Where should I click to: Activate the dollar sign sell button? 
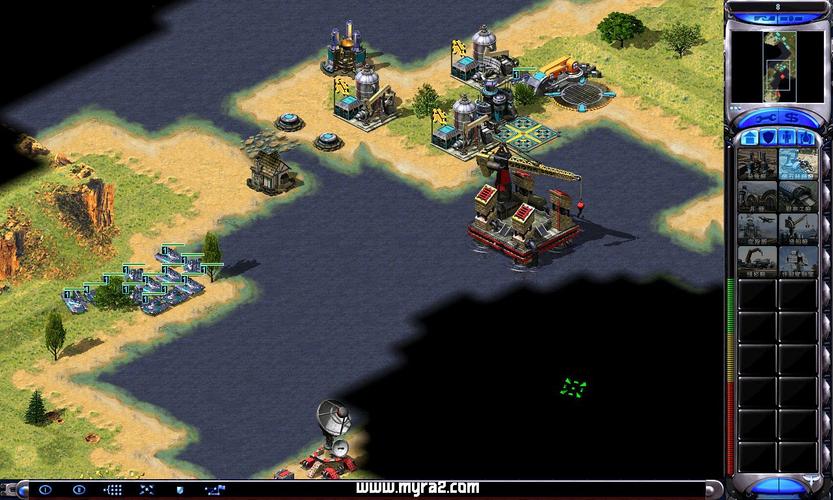coord(790,118)
